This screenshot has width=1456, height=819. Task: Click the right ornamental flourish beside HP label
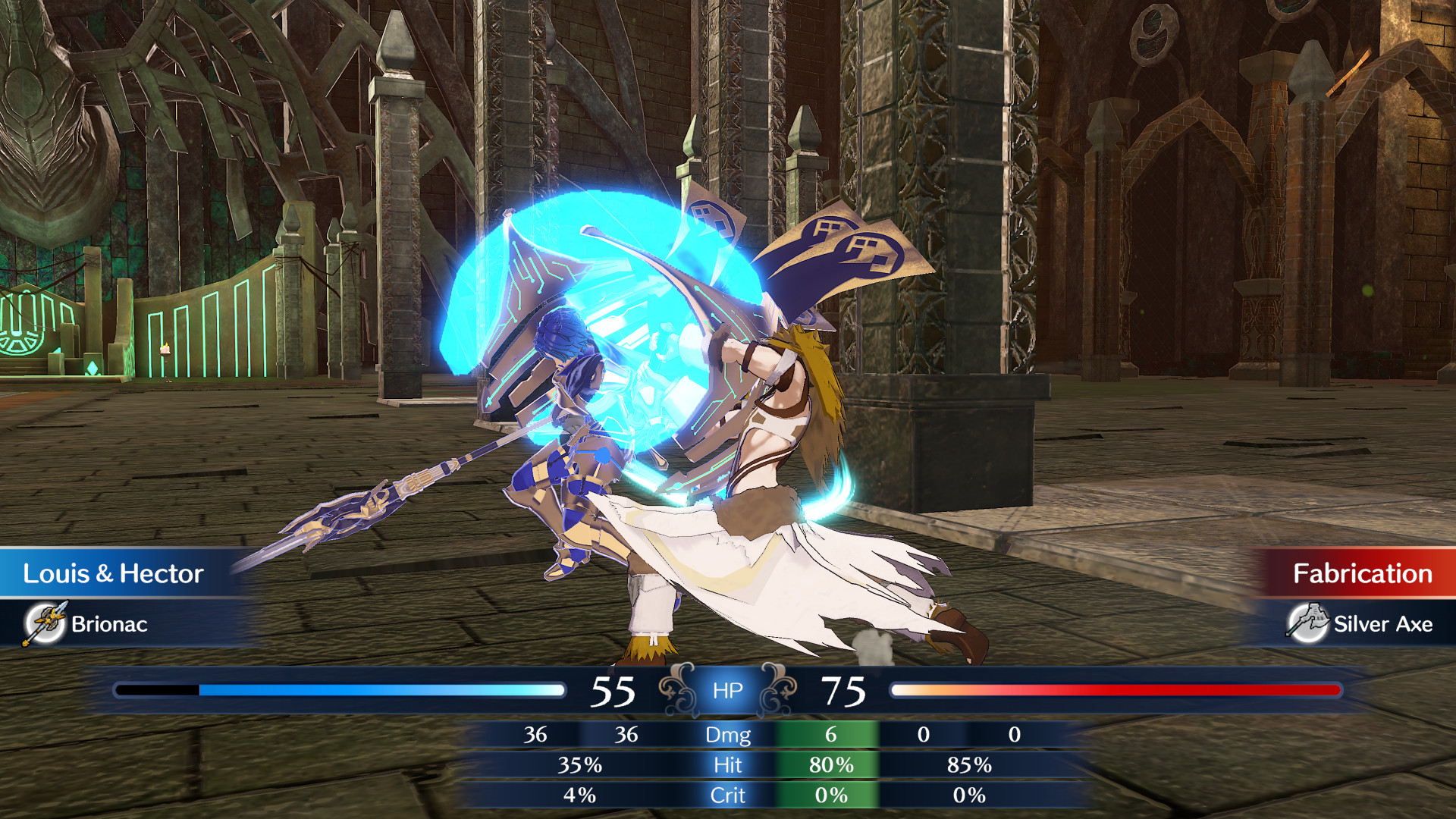tap(777, 690)
